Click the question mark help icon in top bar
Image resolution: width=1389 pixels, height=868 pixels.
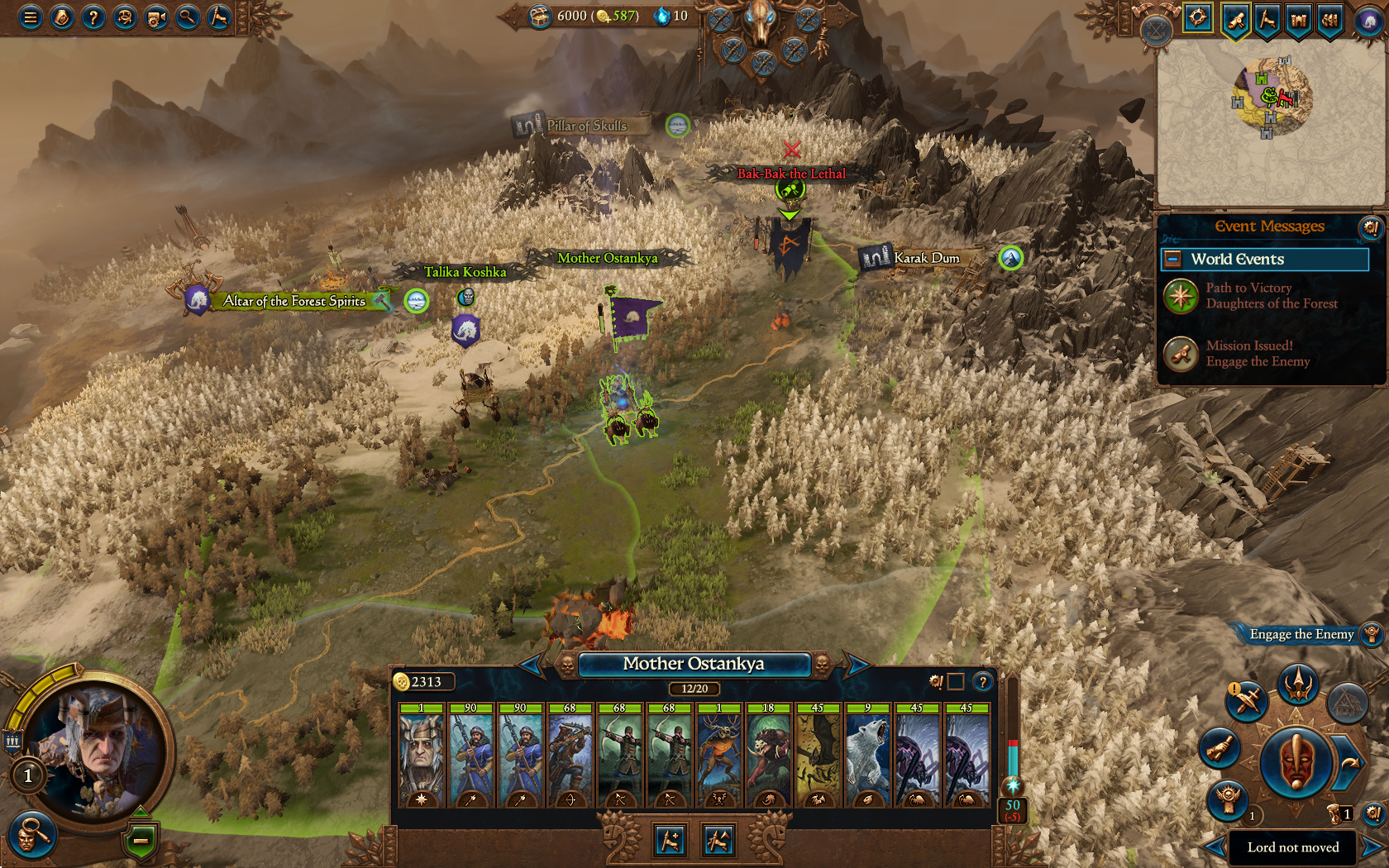click(x=93, y=17)
